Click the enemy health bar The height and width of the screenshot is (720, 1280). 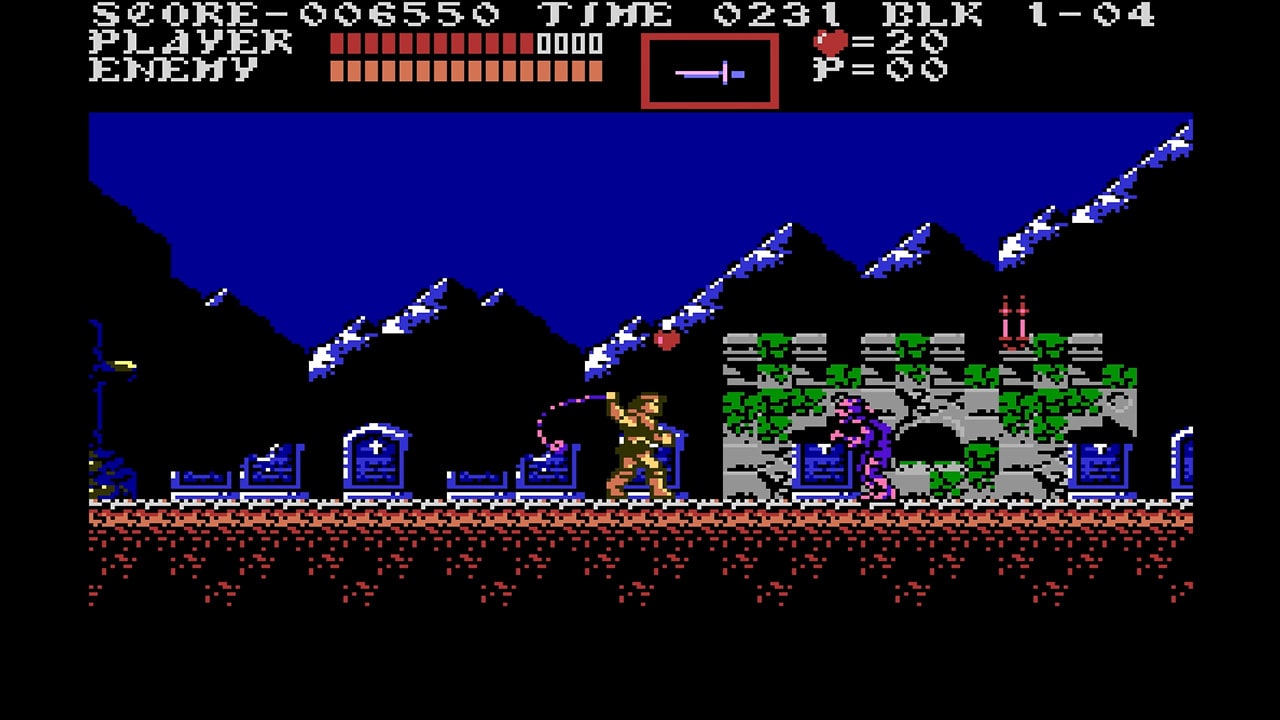pyautogui.click(x=465, y=70)
